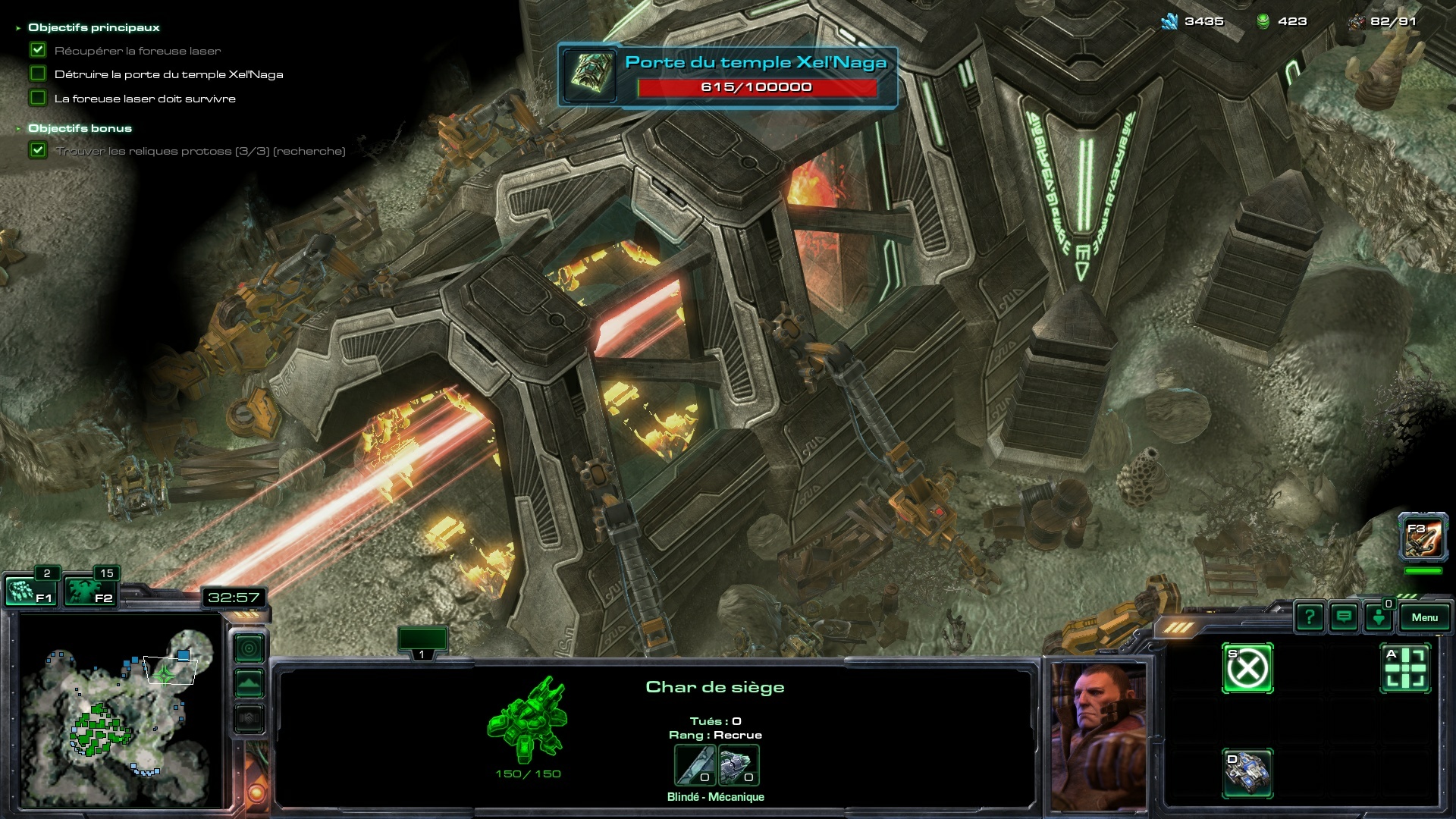Select idle workers with the F1 button
Image resolution: width=1456 pixels, height=819 pixels.
pos(30,591)
